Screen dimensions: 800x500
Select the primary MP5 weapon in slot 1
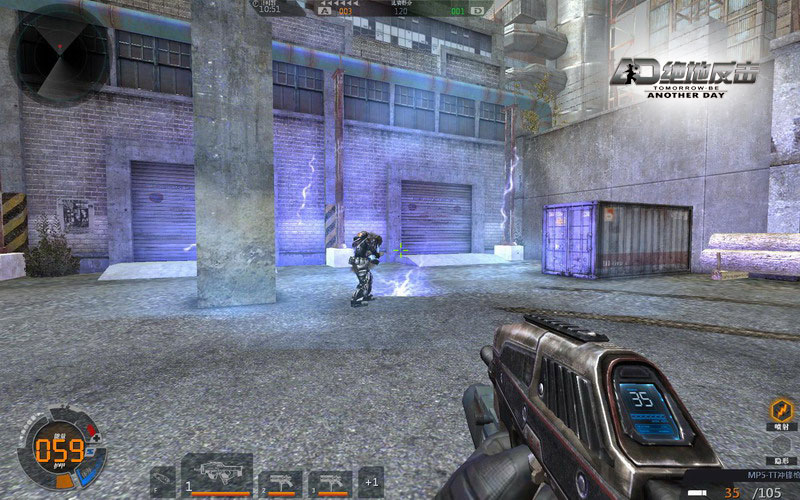pos(217,474)
